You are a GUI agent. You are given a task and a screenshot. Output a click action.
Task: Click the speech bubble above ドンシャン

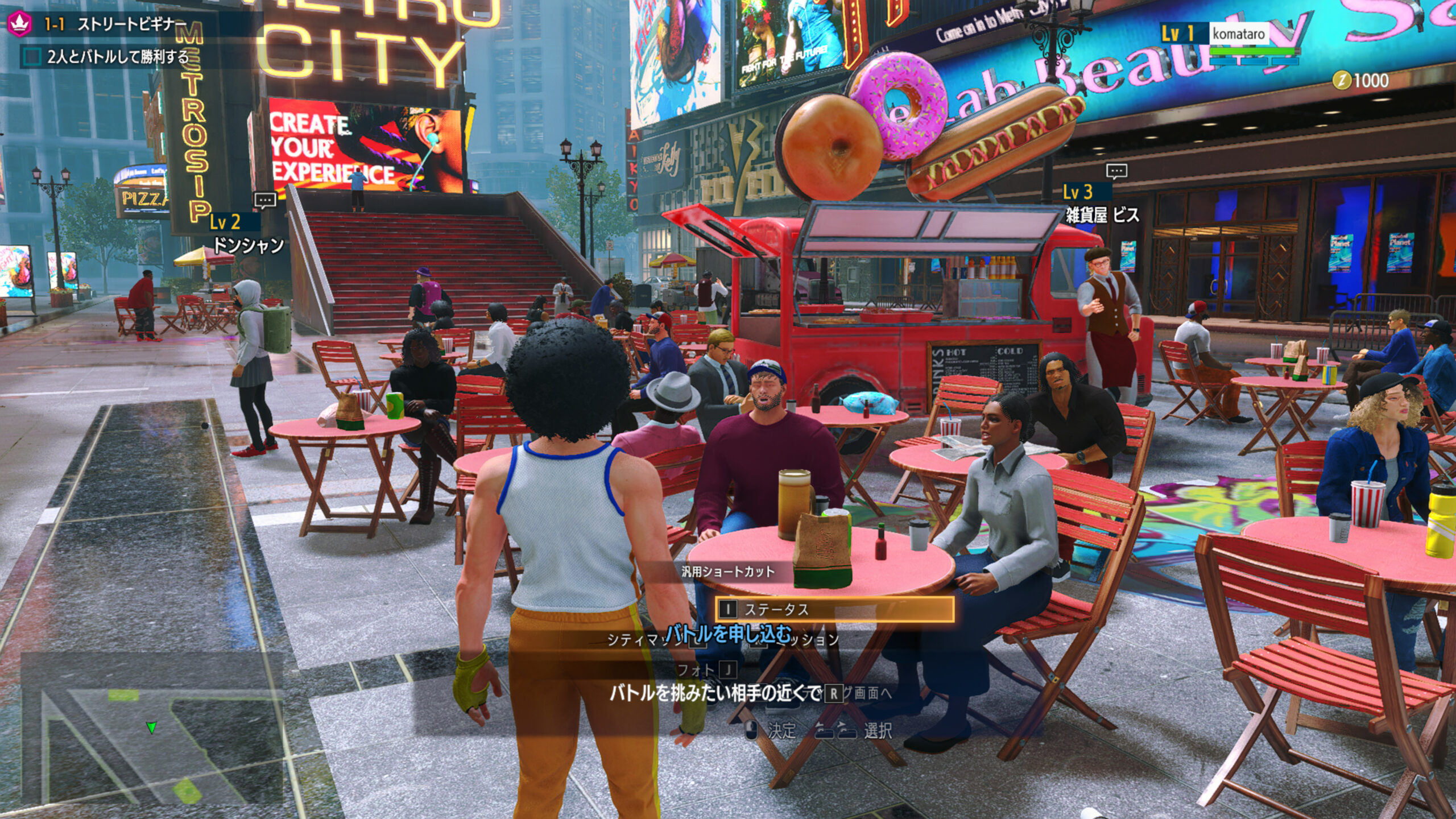(x=265, y=200)
